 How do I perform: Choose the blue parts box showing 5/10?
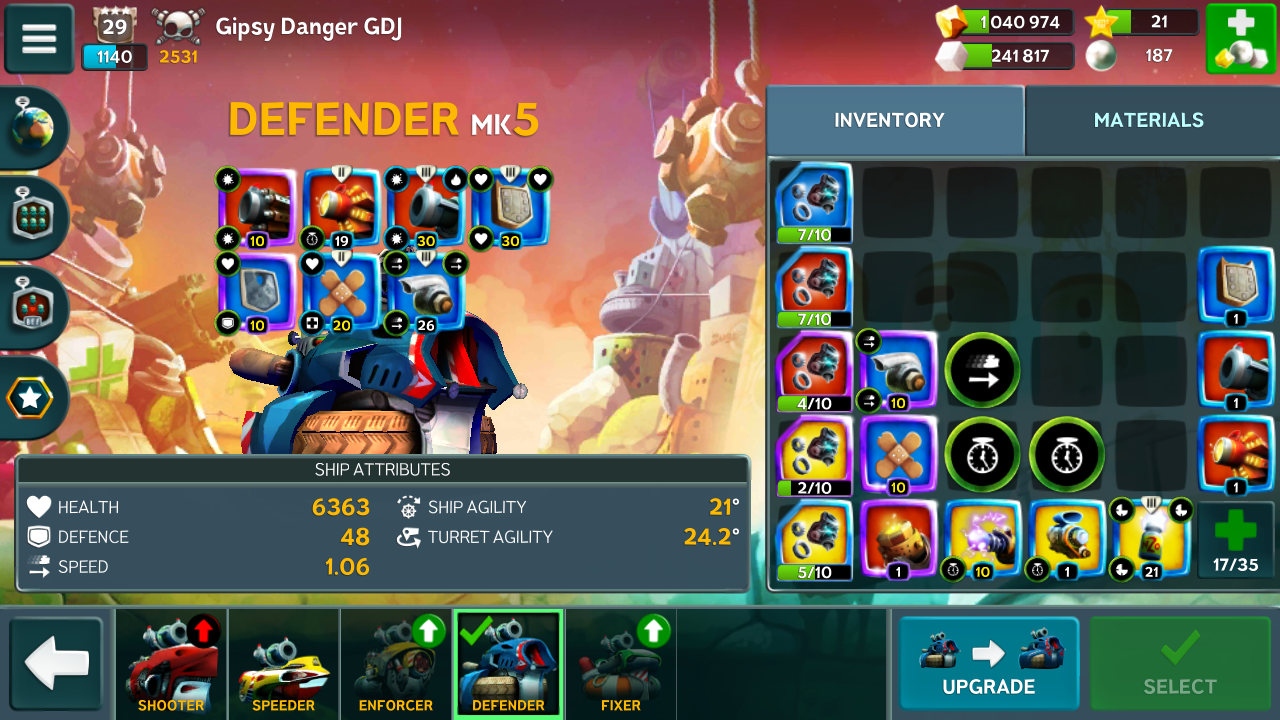click(x=814, y=540)
